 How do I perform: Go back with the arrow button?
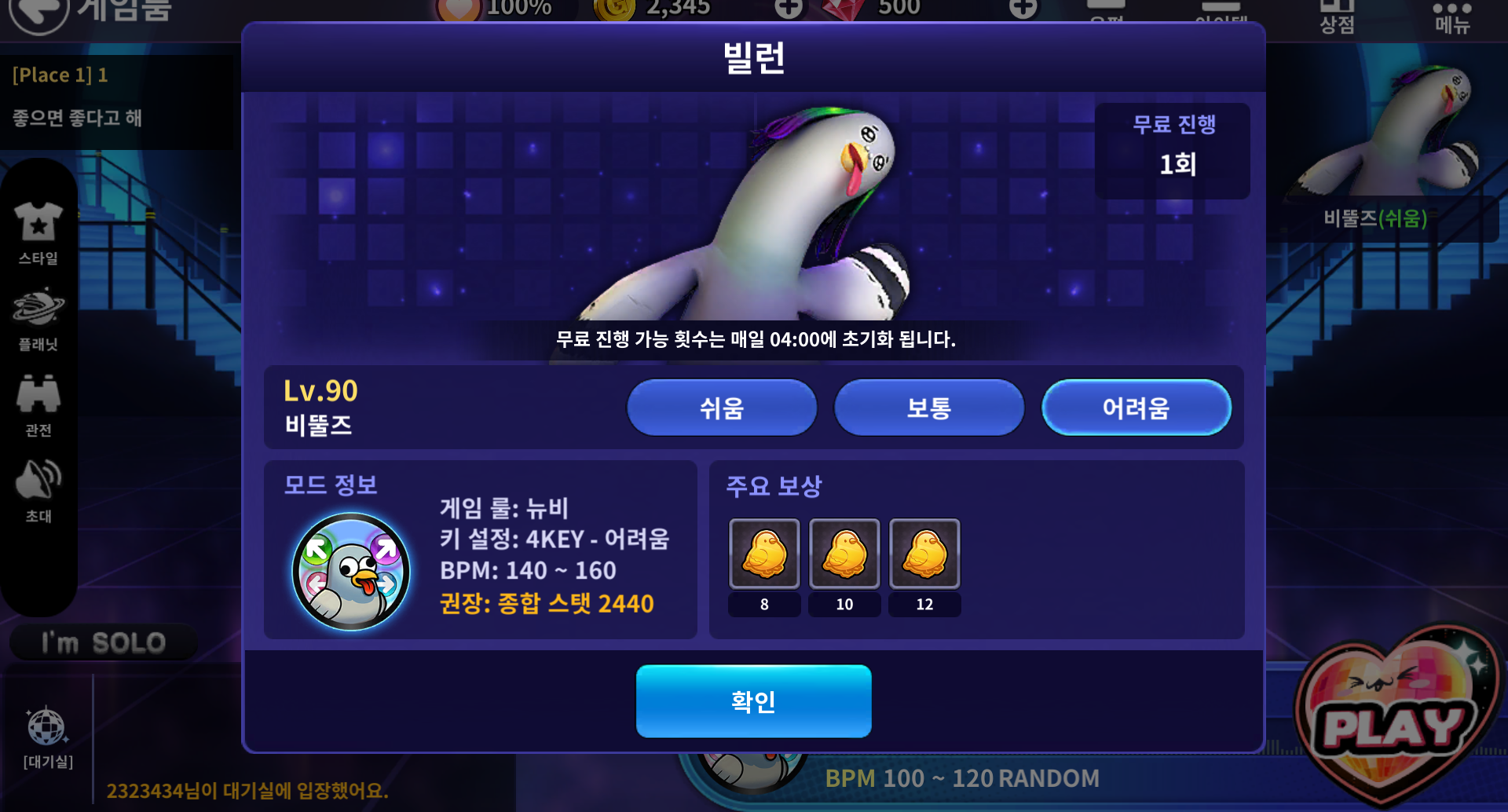39,12
